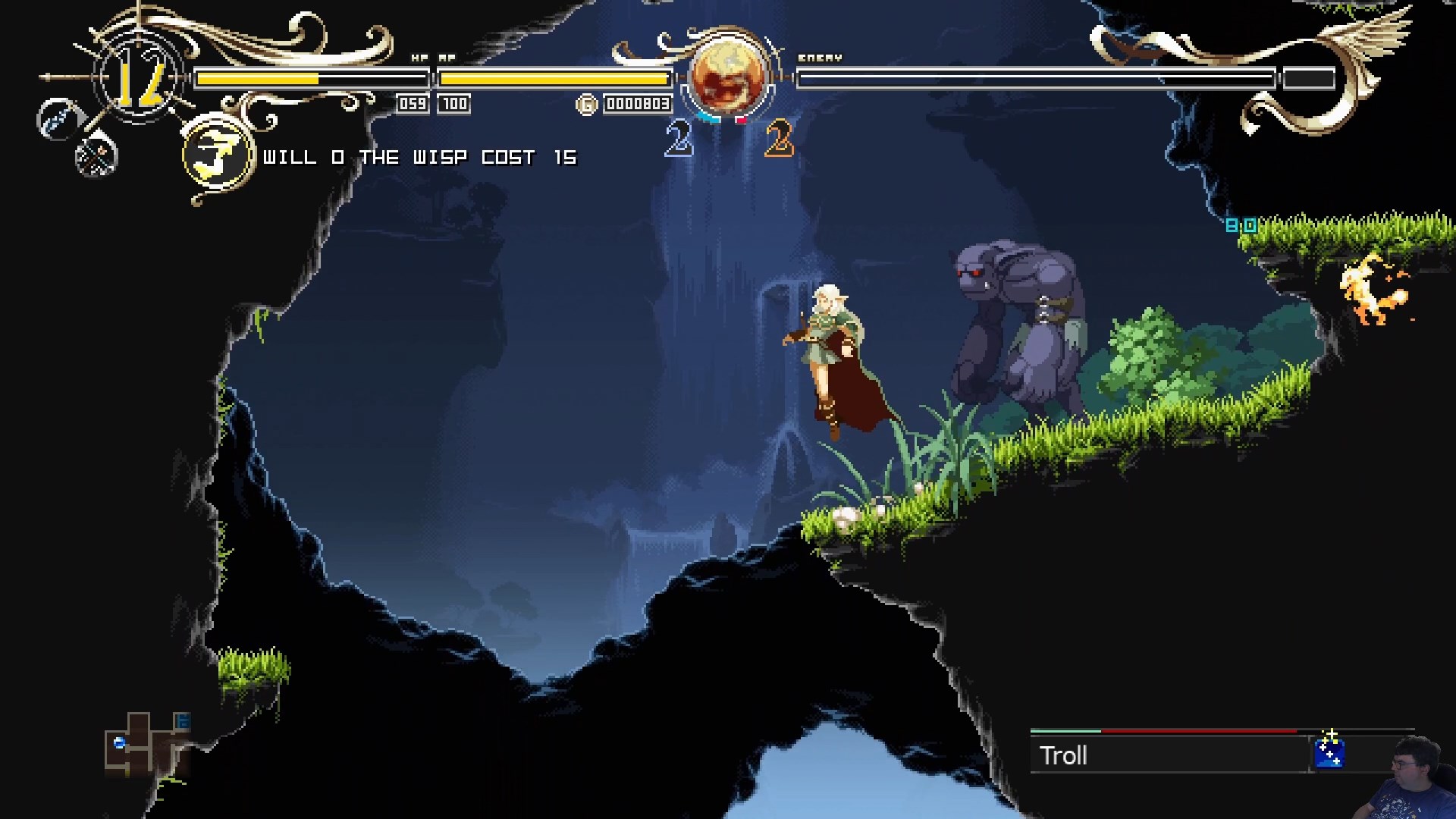Switch to the fire spirit level 2 marker

coord(779,139)
